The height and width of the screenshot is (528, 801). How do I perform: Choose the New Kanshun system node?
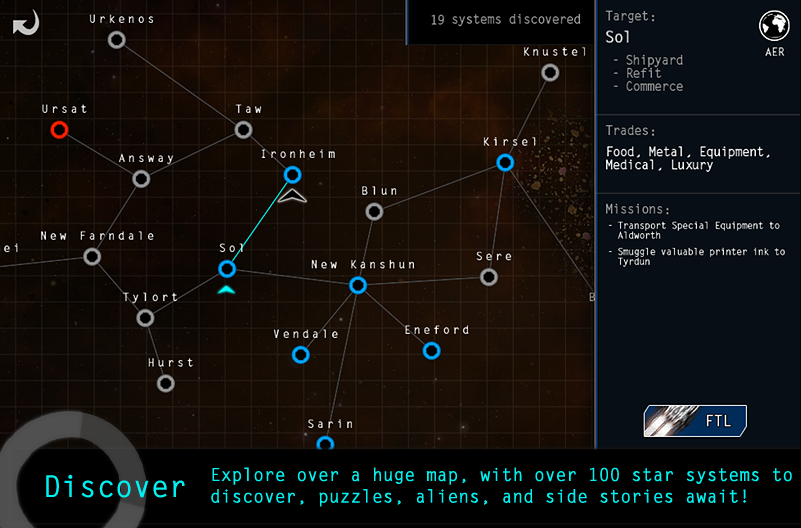[x=358, y=285]
